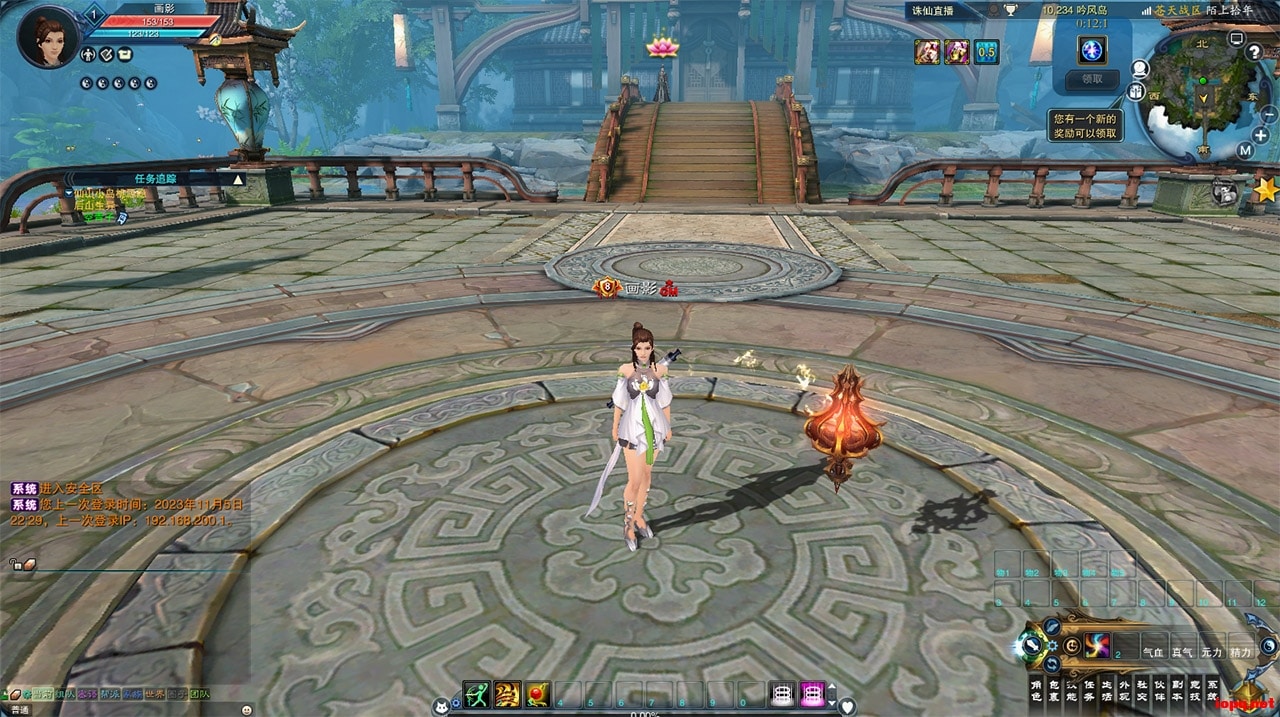Open the 角色 character menu
1280x717 pixels.
pyautogui.click(x=1037, y=689)
